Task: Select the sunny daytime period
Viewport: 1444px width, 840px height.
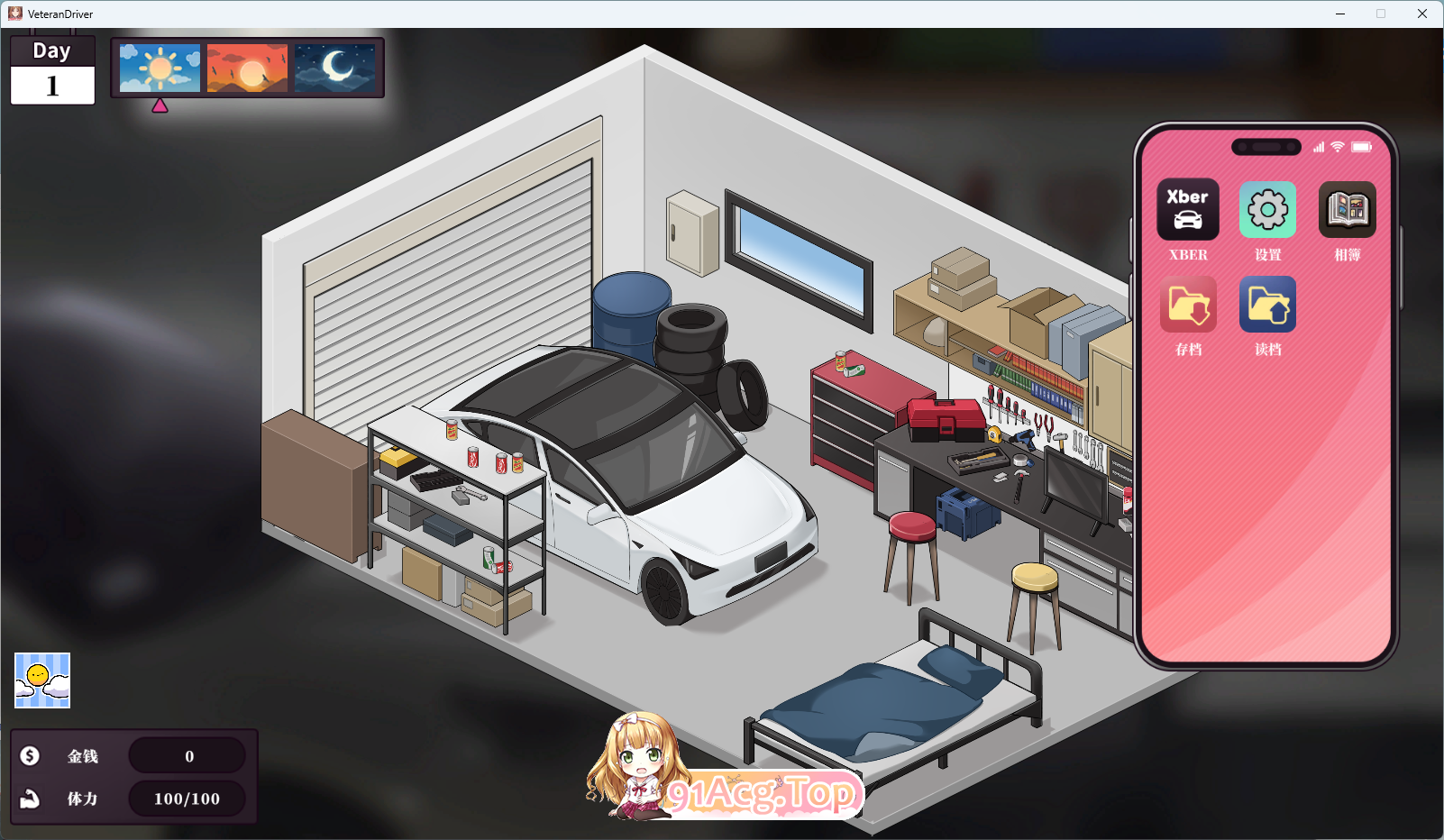Action: [160, 68]
